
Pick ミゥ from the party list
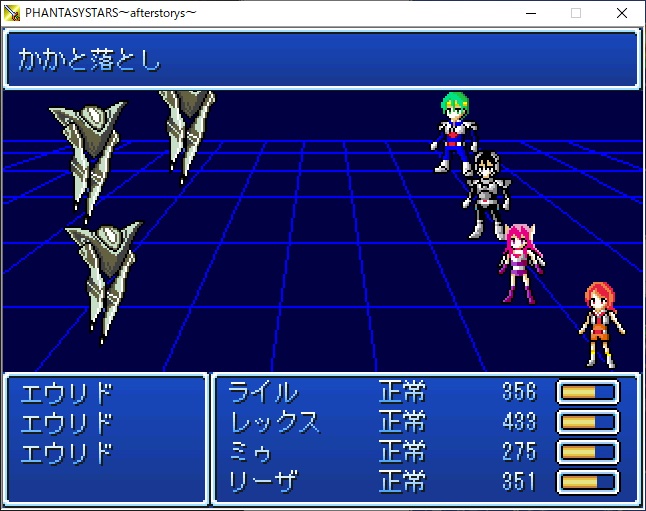coord(251,452)
